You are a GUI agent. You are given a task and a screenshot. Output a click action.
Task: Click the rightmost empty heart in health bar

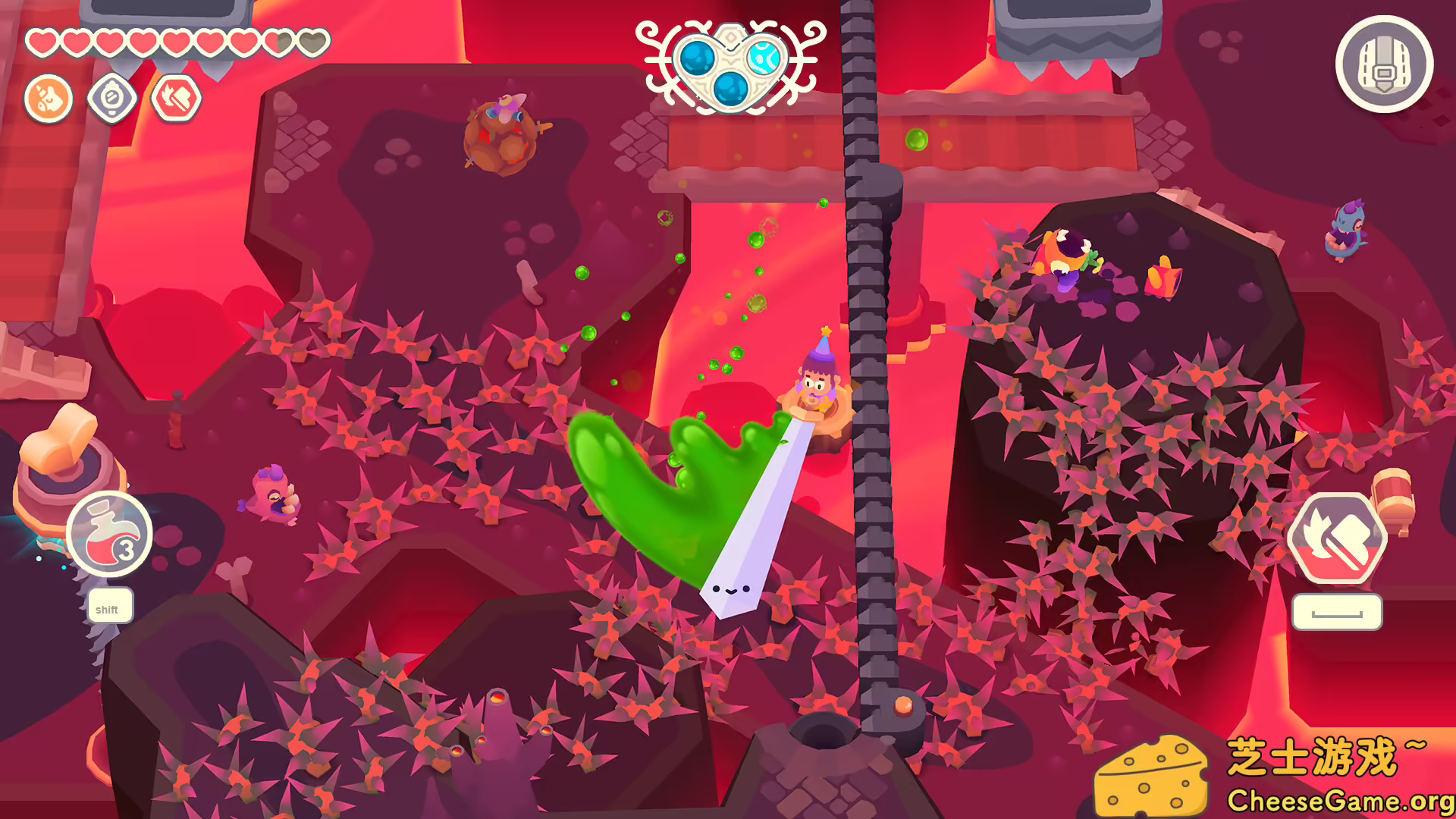point(313,41)
